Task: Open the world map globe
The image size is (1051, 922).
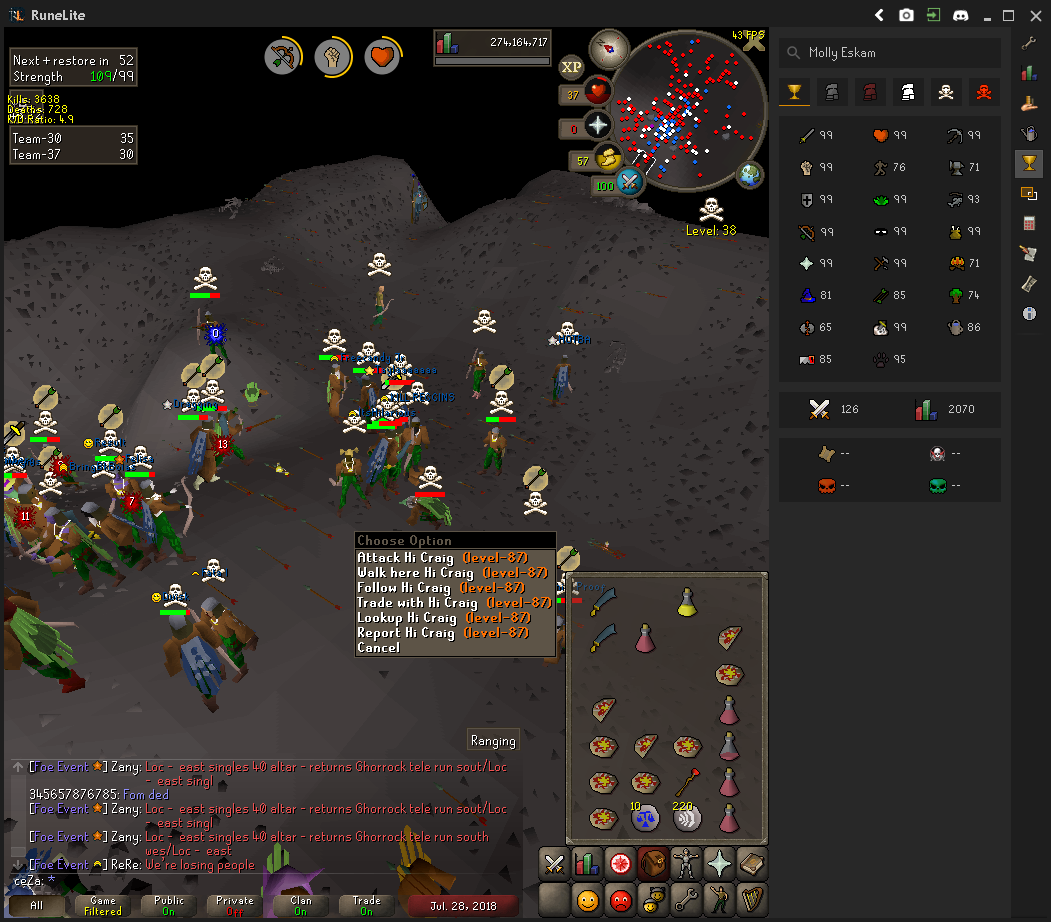Action: coord(749,174)
